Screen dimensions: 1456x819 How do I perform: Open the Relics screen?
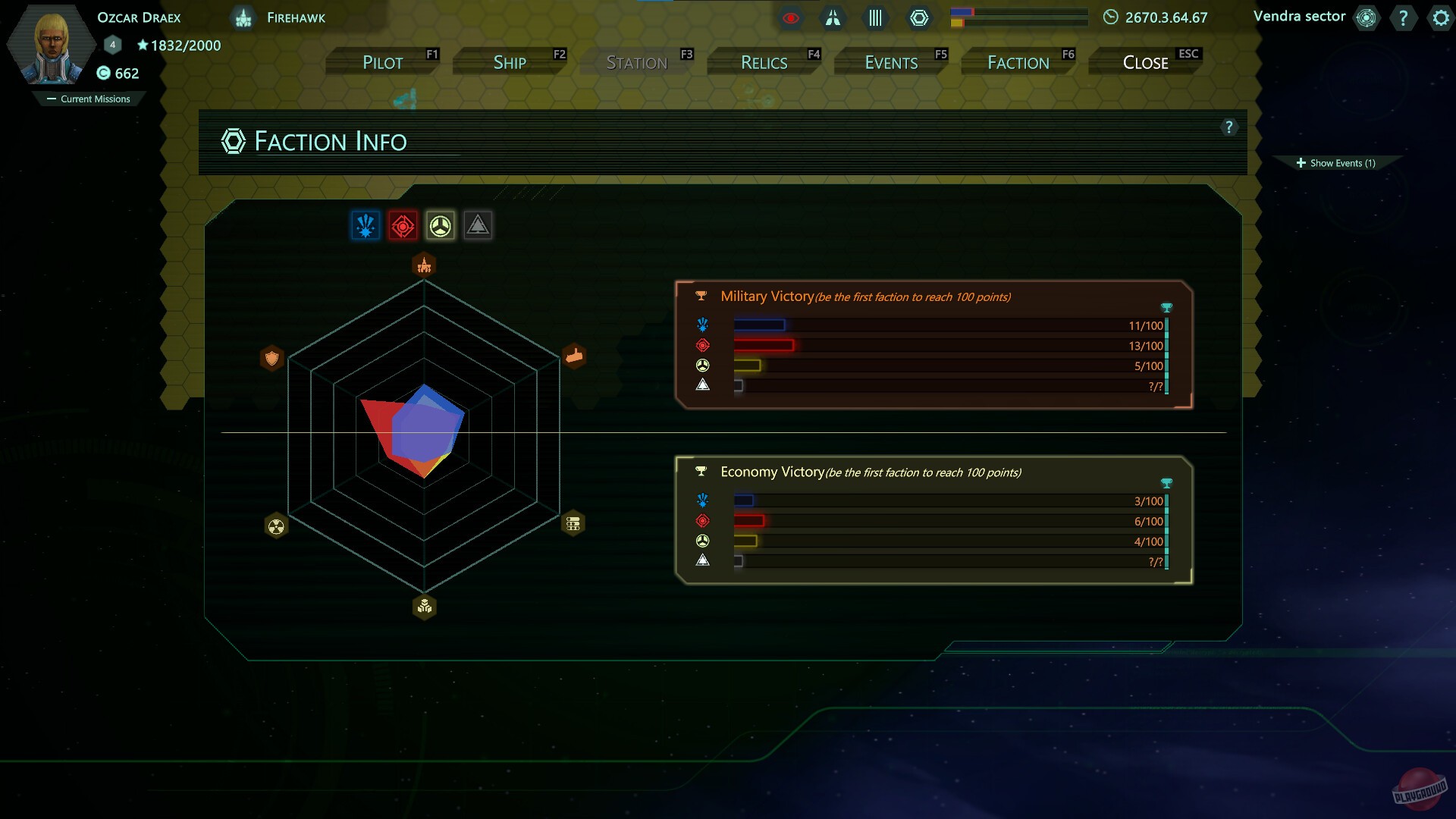tap(763, 61)
